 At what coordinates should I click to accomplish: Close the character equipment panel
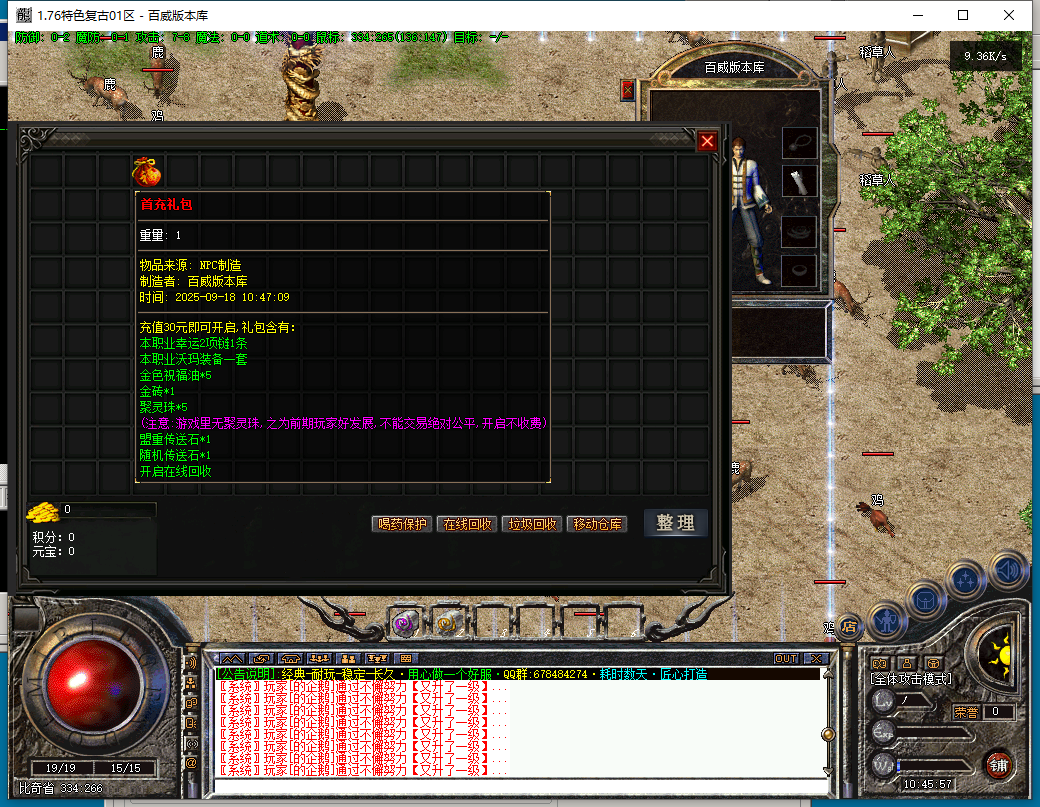(x=628, y=90)
